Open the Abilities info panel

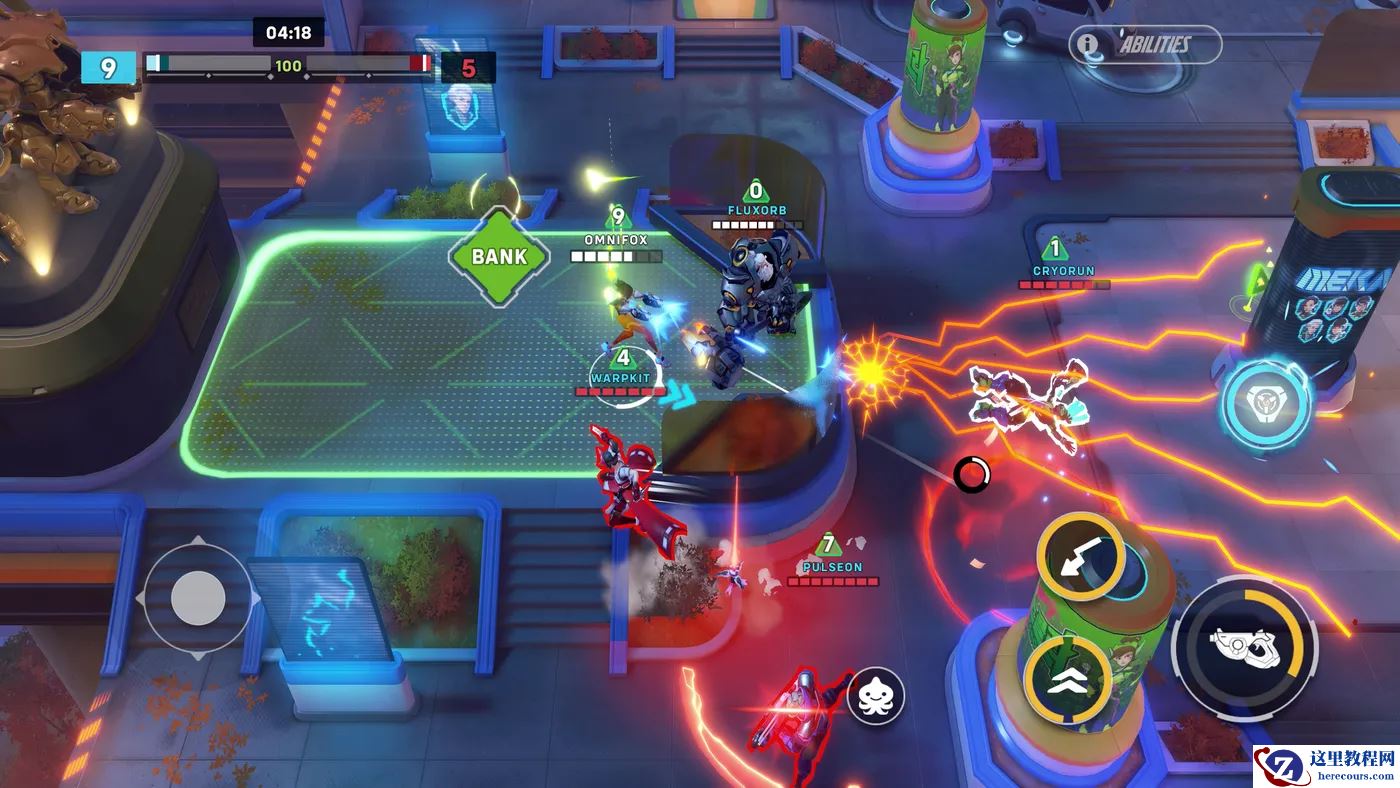tap(1144, 45)
